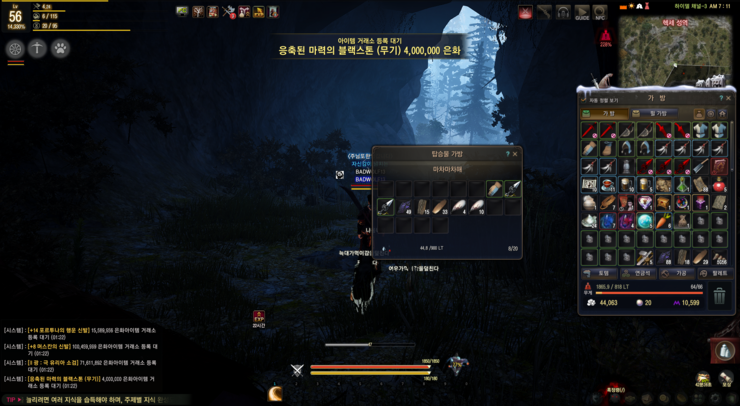
Task: Open the QUIDE menu icon
Action: (582, 12)
